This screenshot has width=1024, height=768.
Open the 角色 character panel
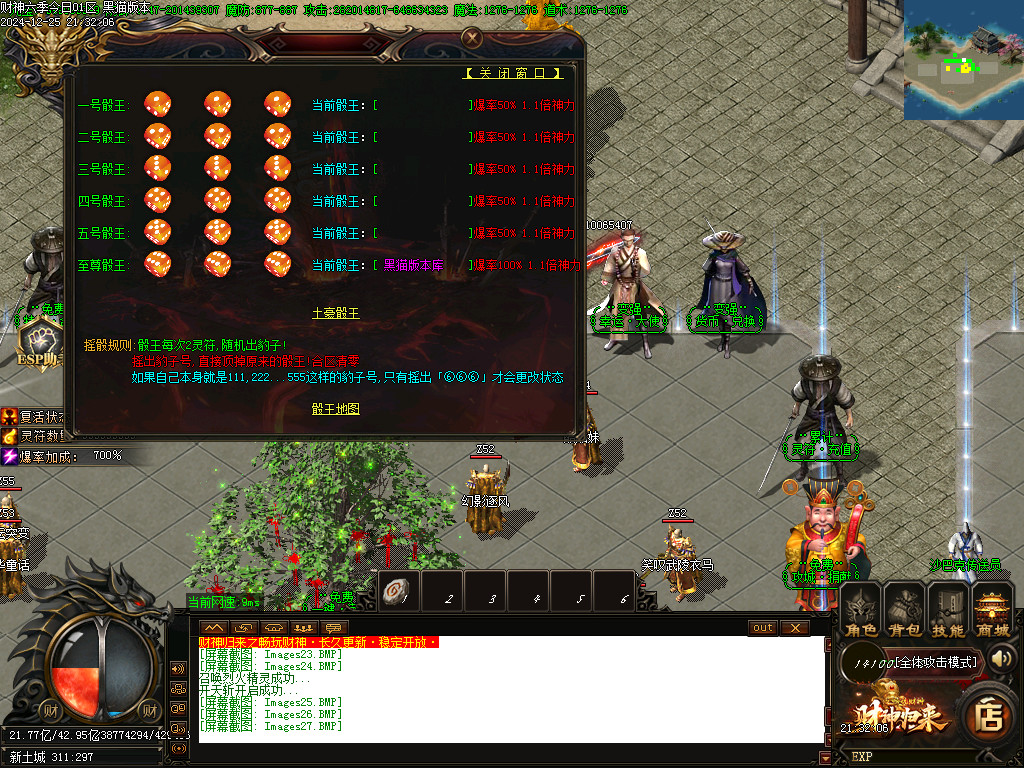pyautogui.click(x=861, y=610)
